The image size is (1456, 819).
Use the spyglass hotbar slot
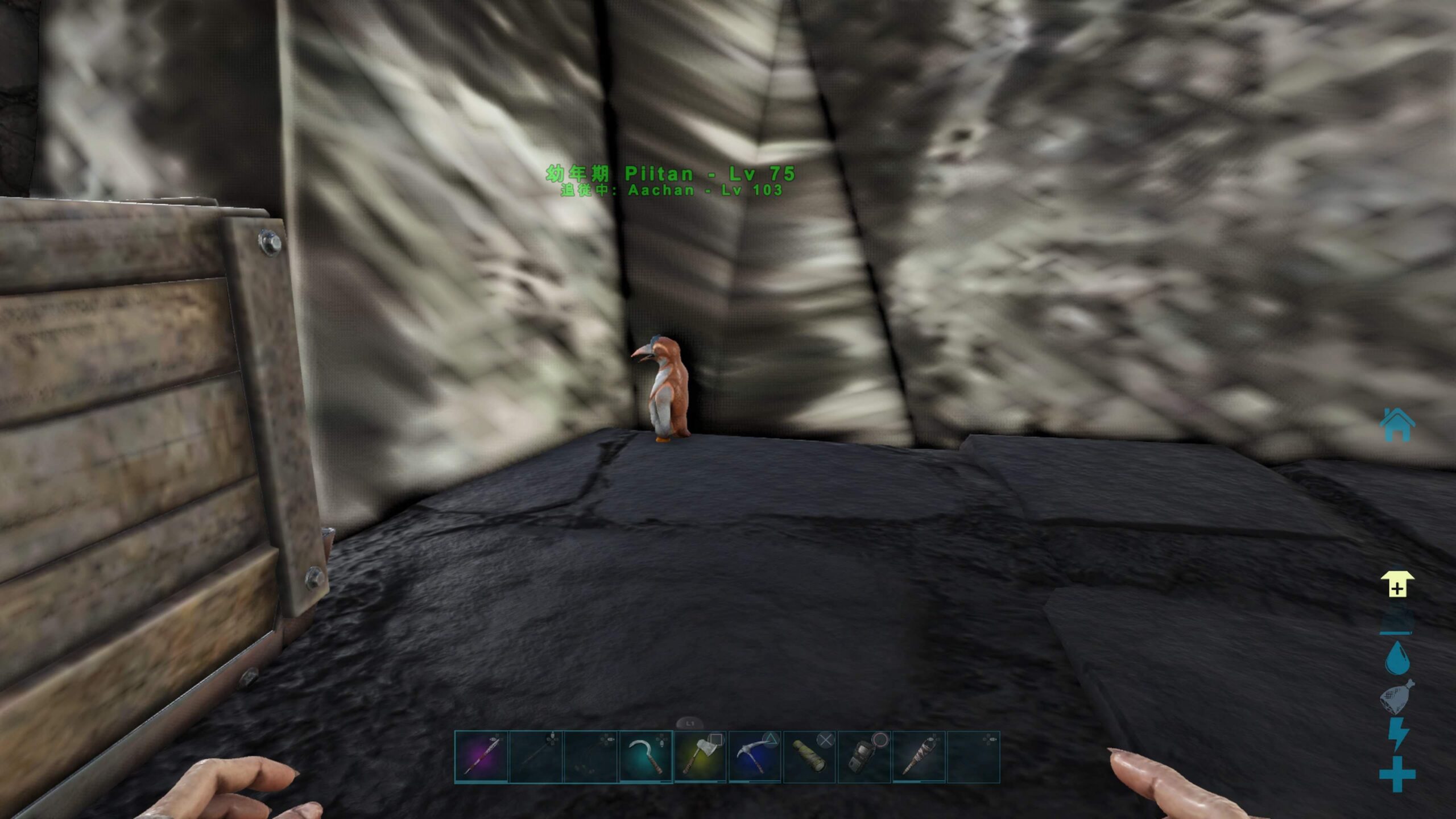pyautogui.click(x=809, y=757)
